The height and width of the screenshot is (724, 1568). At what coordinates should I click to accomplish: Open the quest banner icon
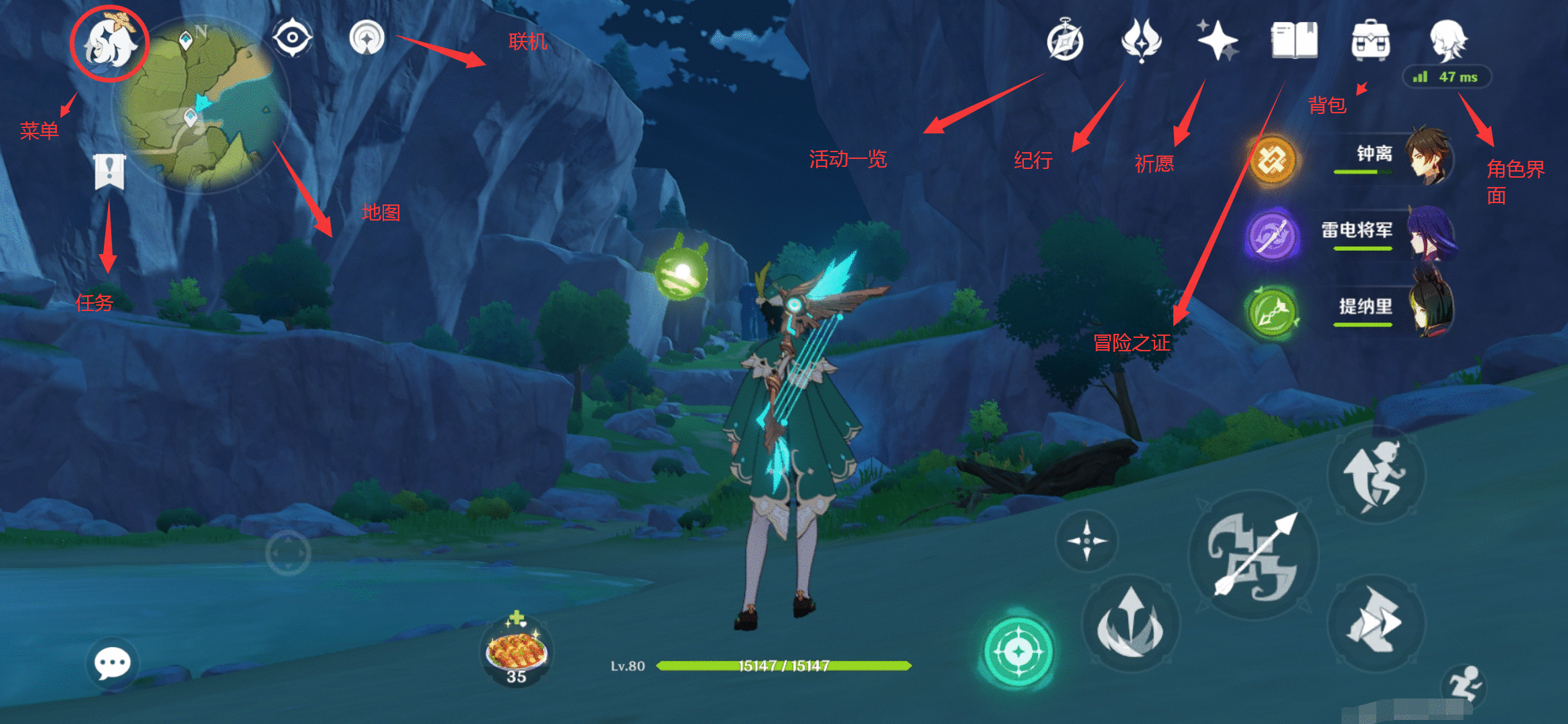tap(109, 172)
